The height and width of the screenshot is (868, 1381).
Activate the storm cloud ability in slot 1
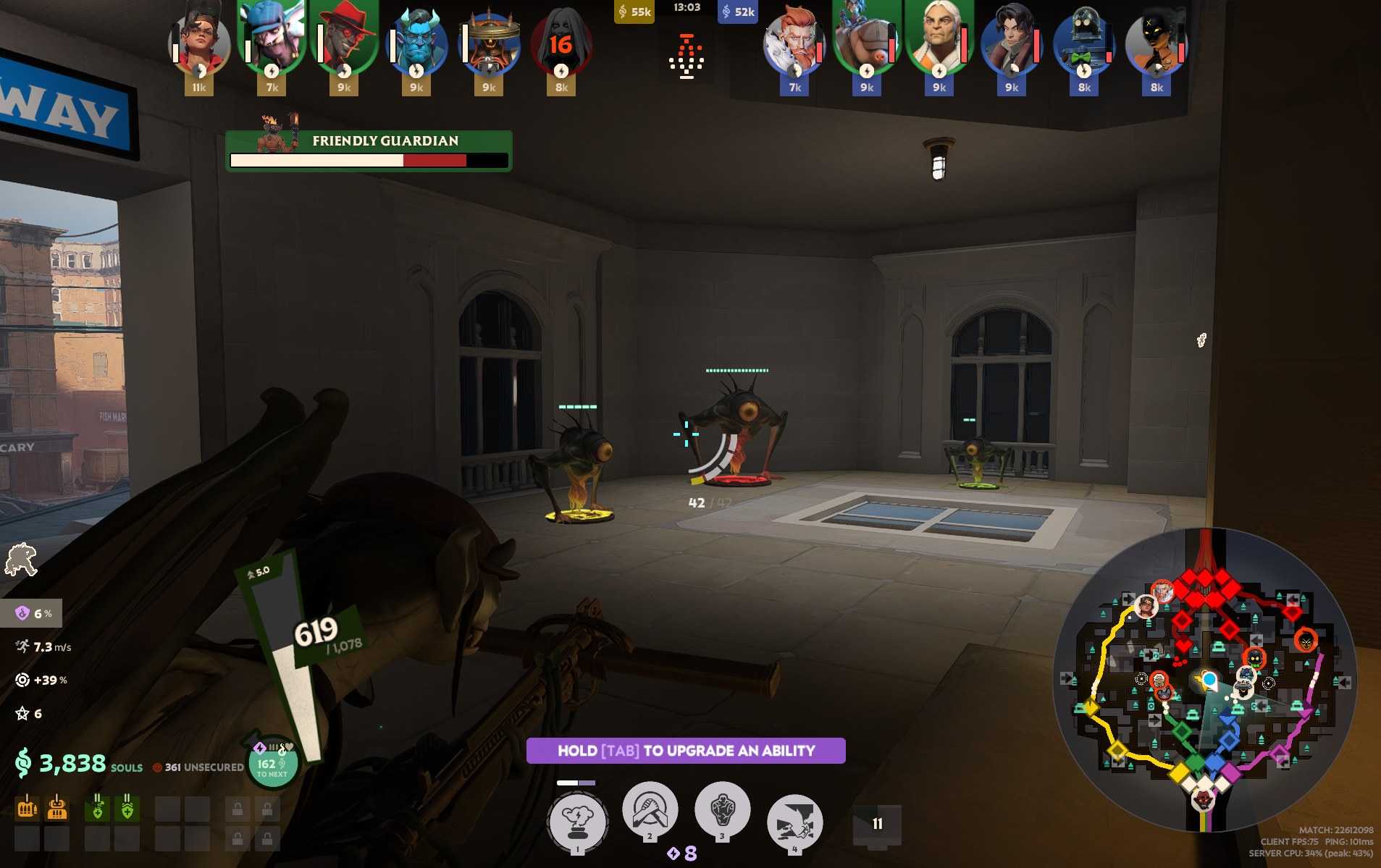[577, 820]
